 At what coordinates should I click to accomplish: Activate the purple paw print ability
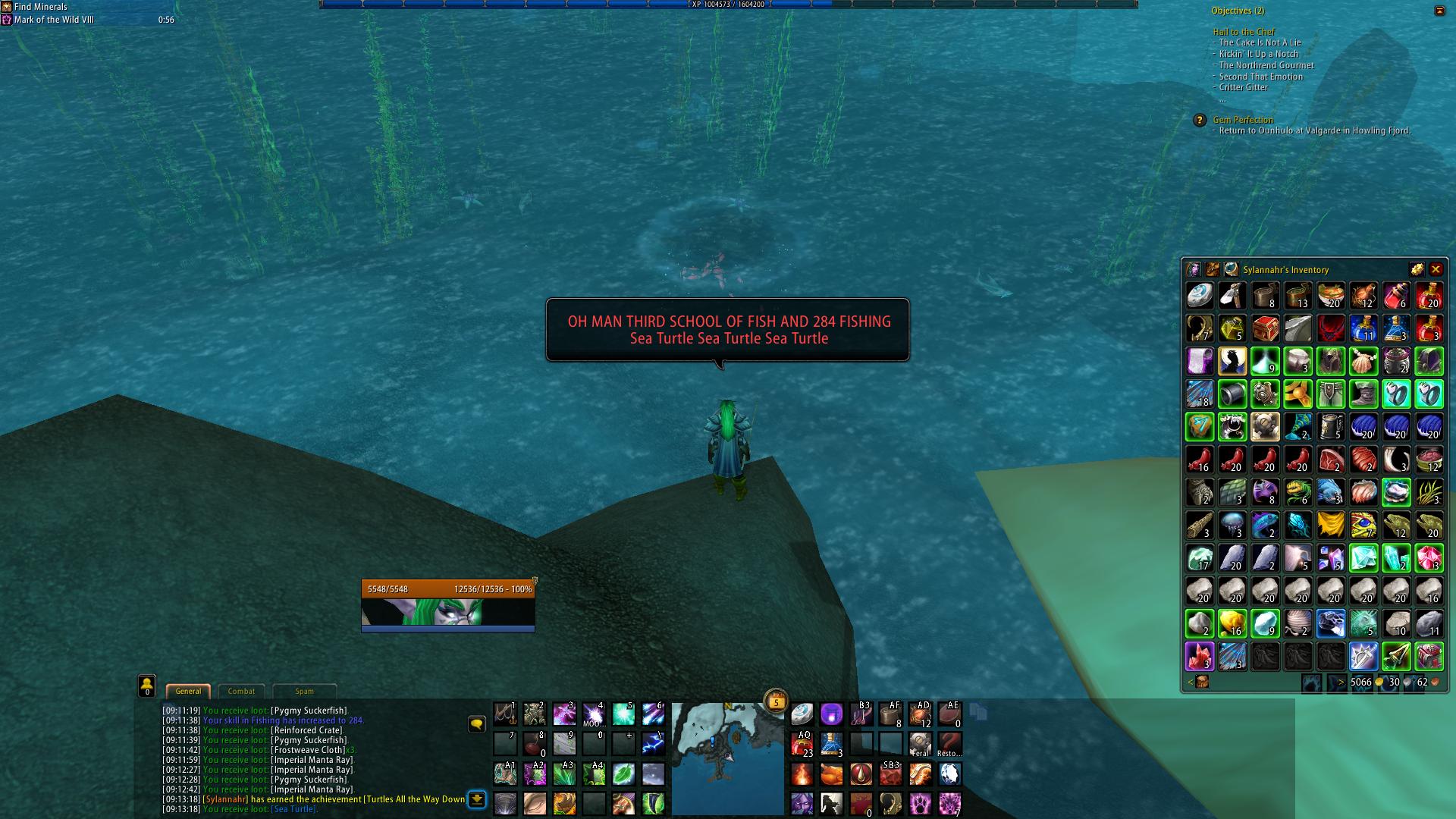920,802
